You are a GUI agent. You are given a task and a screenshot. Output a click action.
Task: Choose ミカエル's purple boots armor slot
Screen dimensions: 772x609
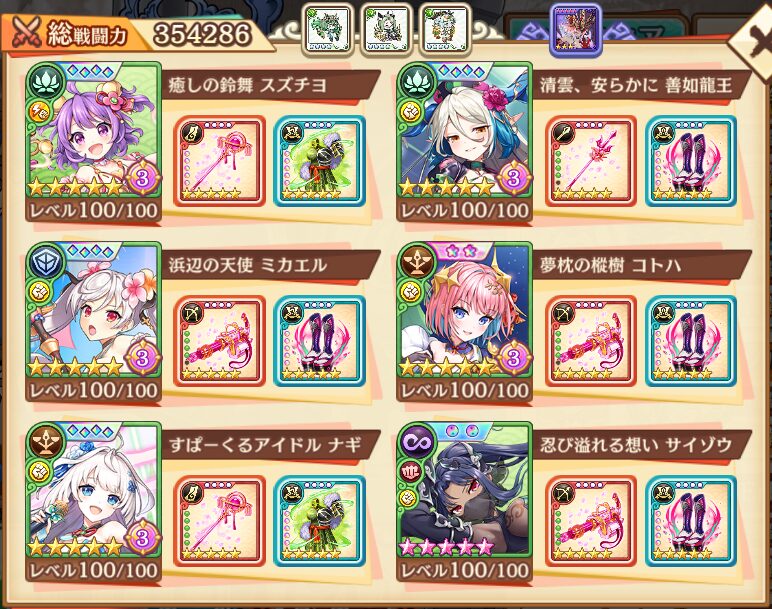tap(317, 340)
